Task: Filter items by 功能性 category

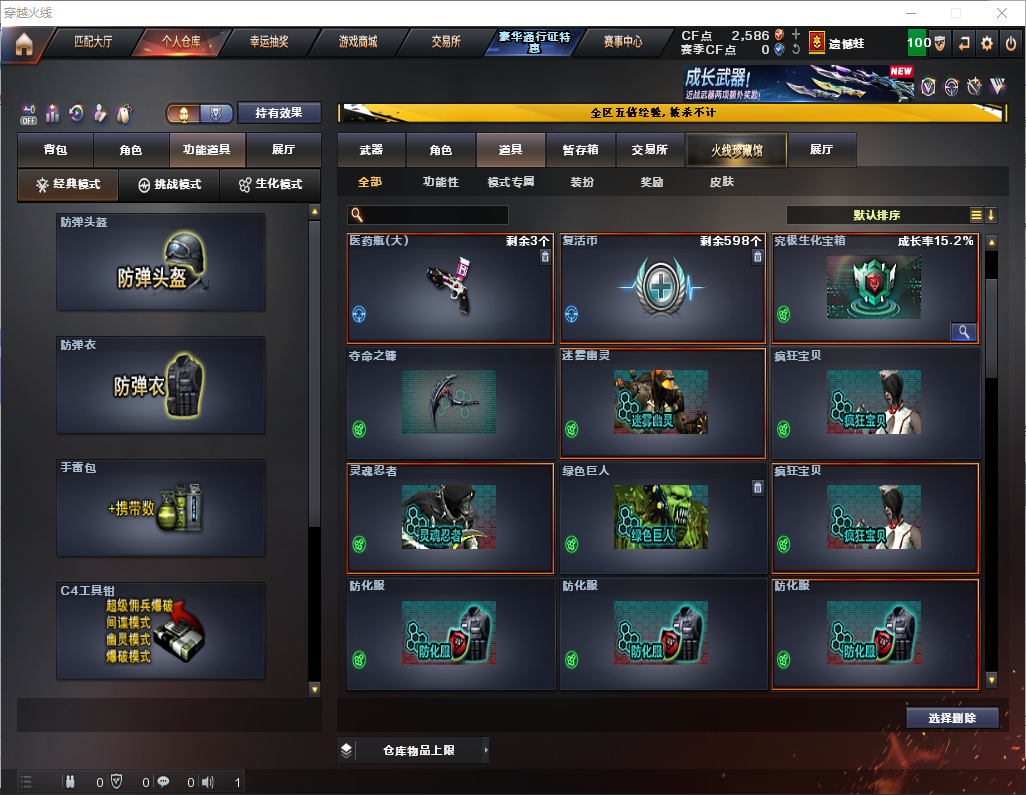Action: coord(441,182)
